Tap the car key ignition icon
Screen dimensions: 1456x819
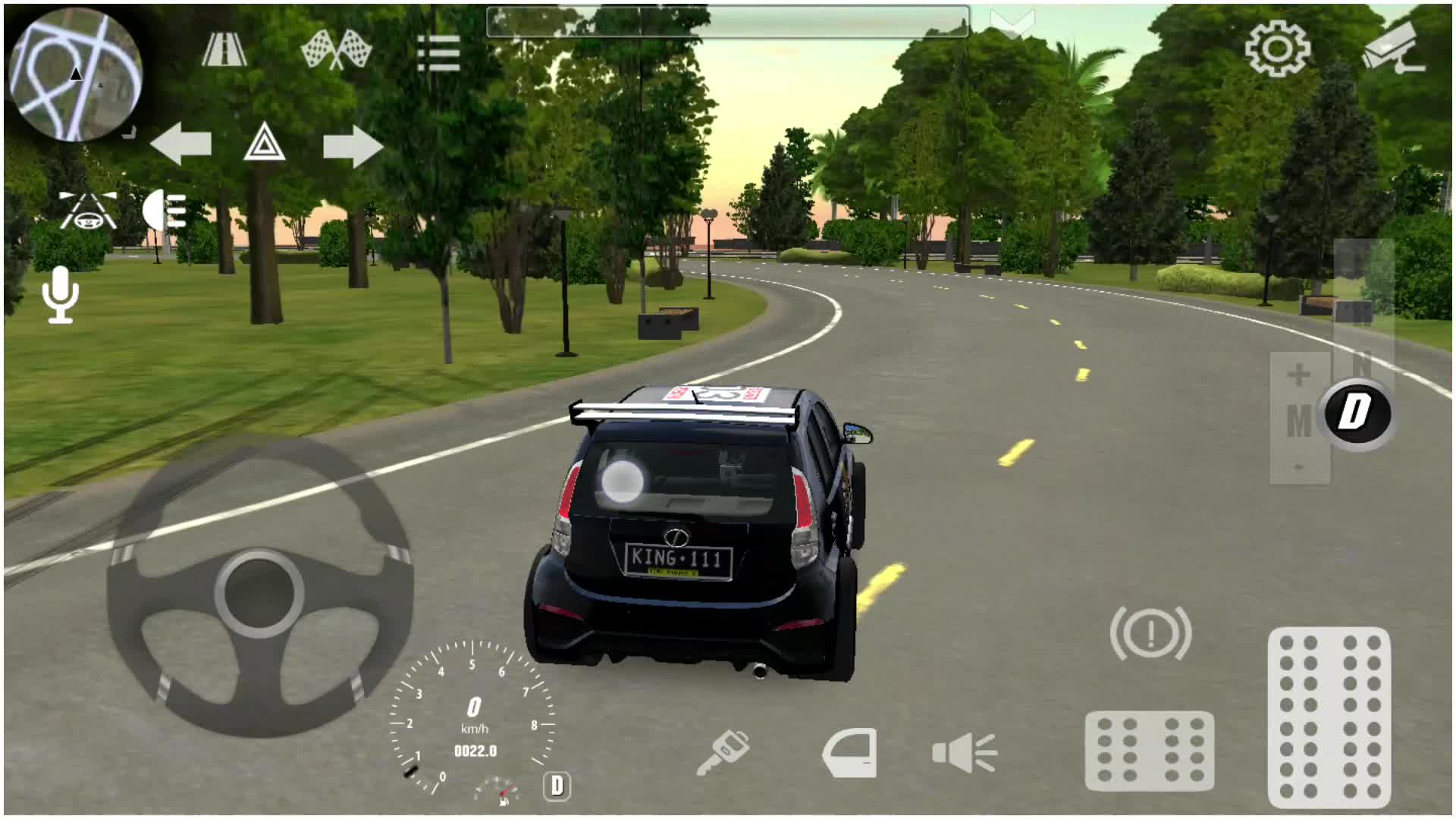(x=723, y=752)
